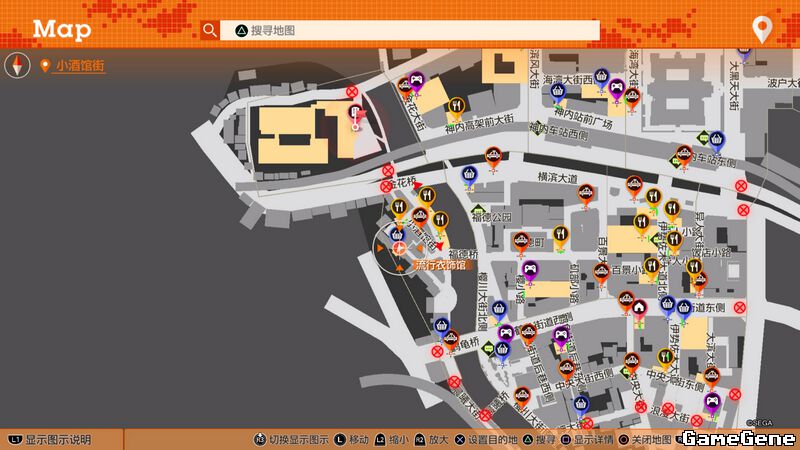Choose the basket marker beside 万龟桥

pos(440,326)
